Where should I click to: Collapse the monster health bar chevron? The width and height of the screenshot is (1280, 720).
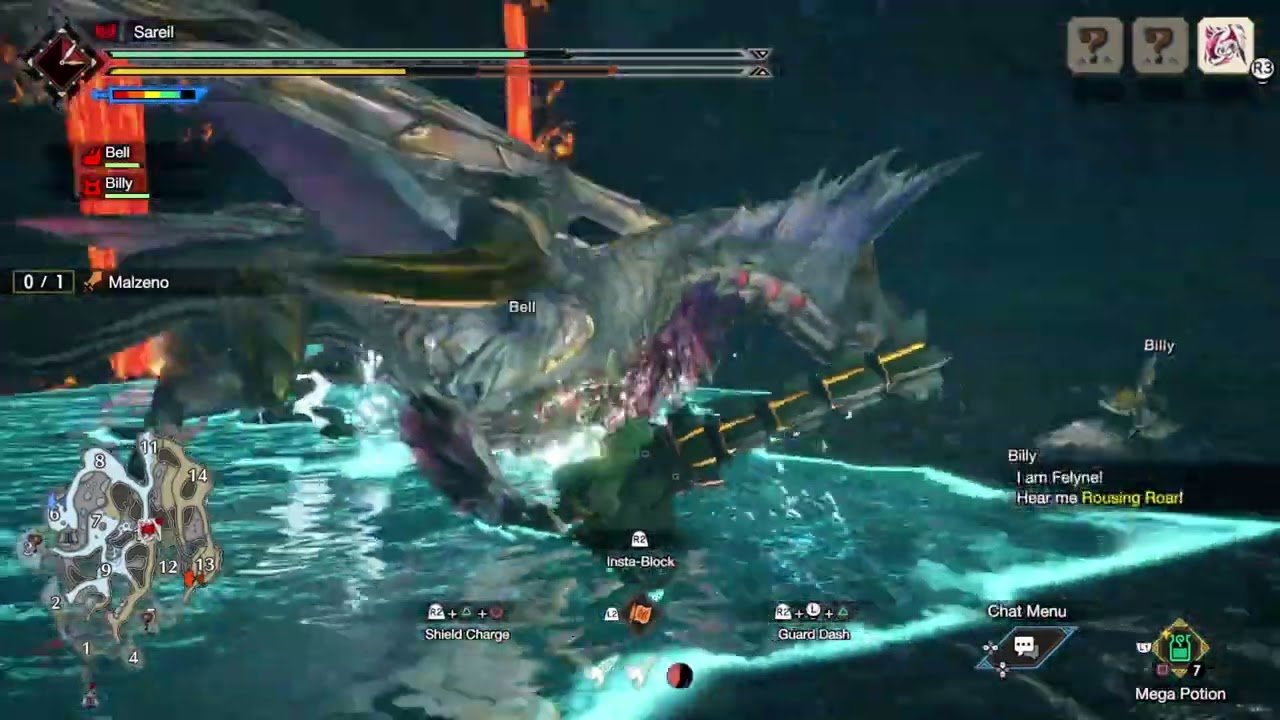click(761, 54)
